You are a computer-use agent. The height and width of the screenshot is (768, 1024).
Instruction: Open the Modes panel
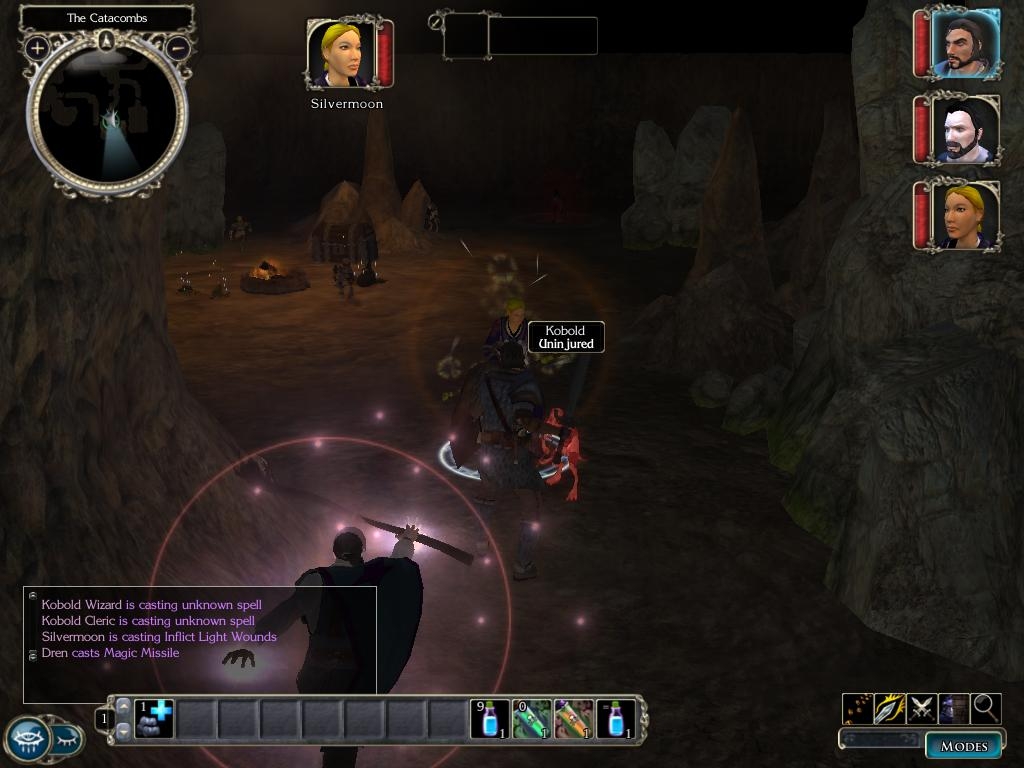pyautogui.click(x=964, y=746)
